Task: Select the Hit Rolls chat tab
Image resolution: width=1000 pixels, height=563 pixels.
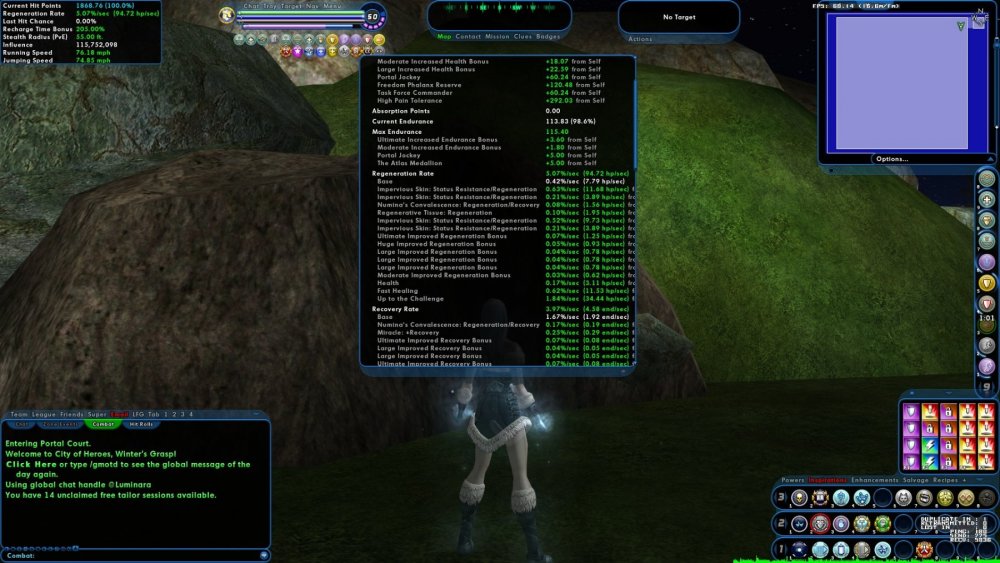Action: pos(139,424)
